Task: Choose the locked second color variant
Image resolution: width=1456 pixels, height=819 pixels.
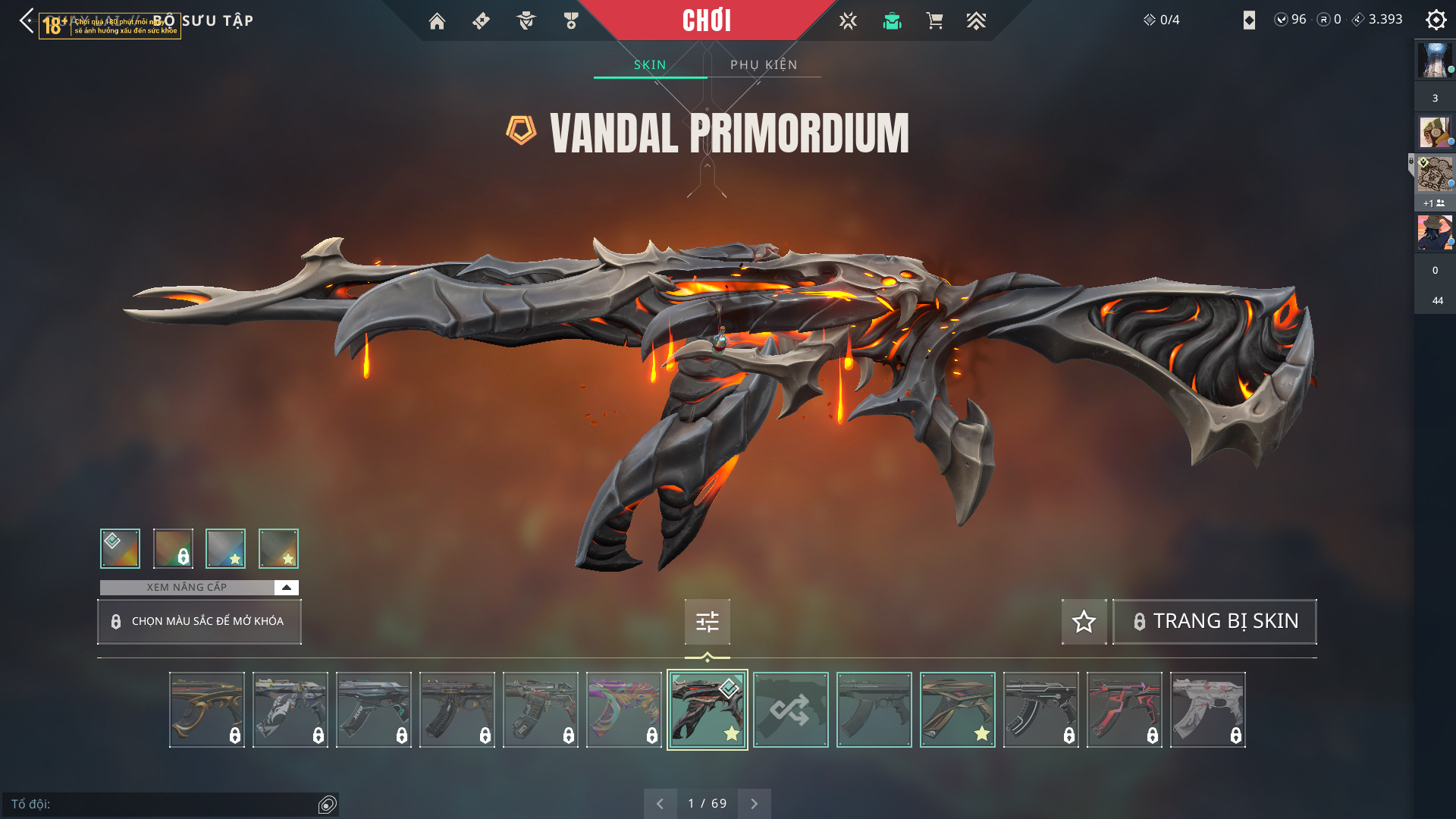Action: [x=173, y=548]
